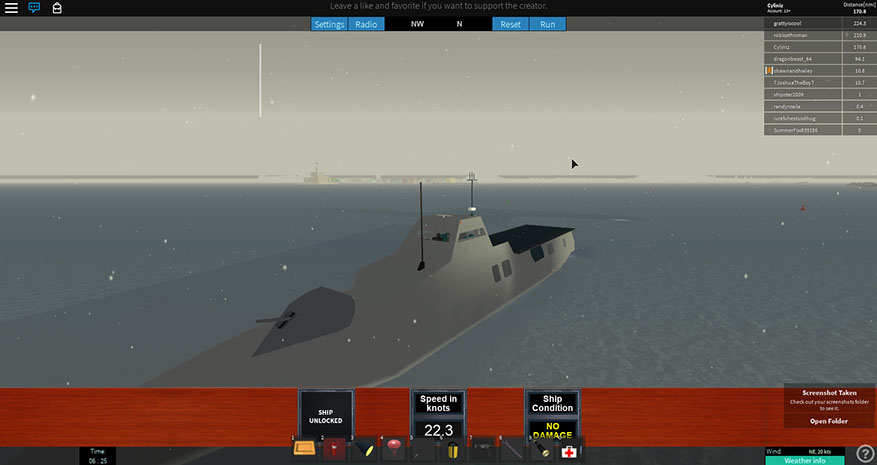This screenshot has width=877, height=465.
Task: Click the Radio button
Action: 366,24
